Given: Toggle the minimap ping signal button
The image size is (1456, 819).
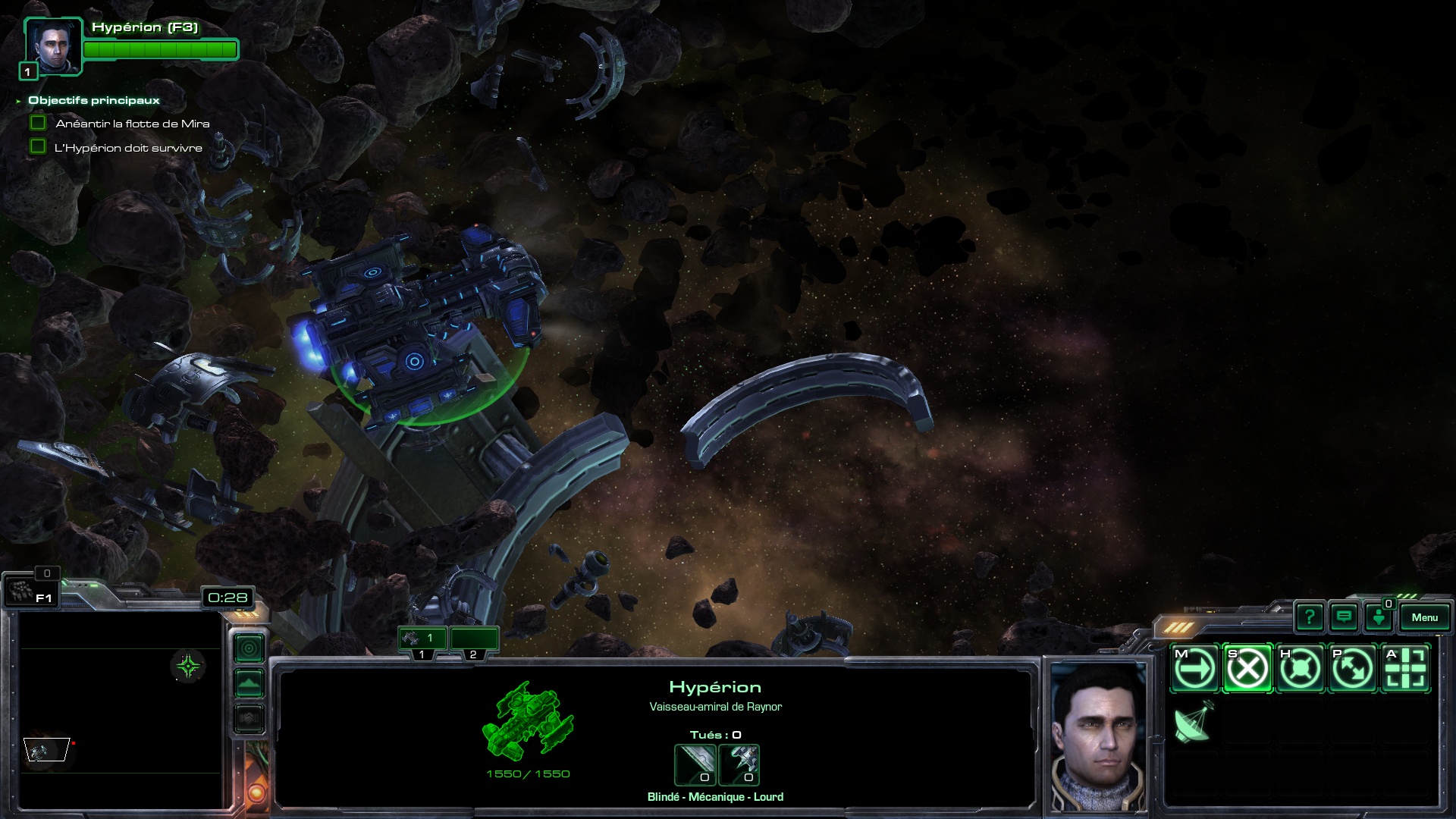Looking at the screenshot, I should [249, 648].
